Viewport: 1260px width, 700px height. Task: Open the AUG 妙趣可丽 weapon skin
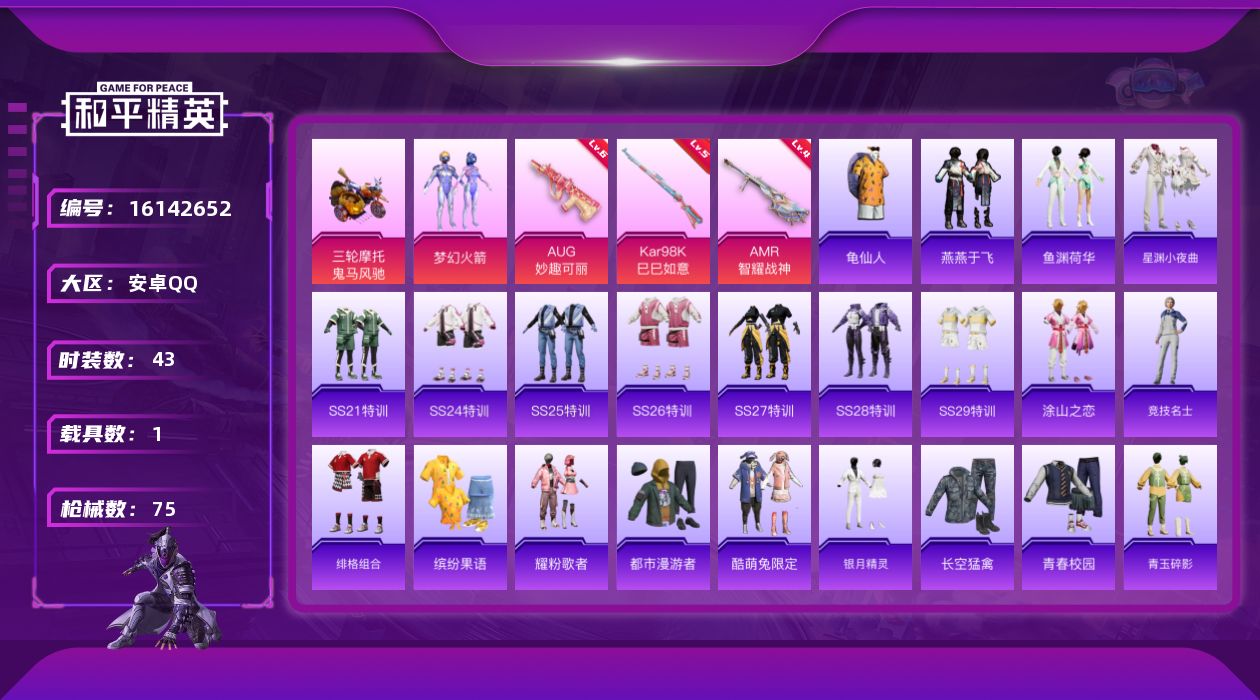click(x=561, y=211)
